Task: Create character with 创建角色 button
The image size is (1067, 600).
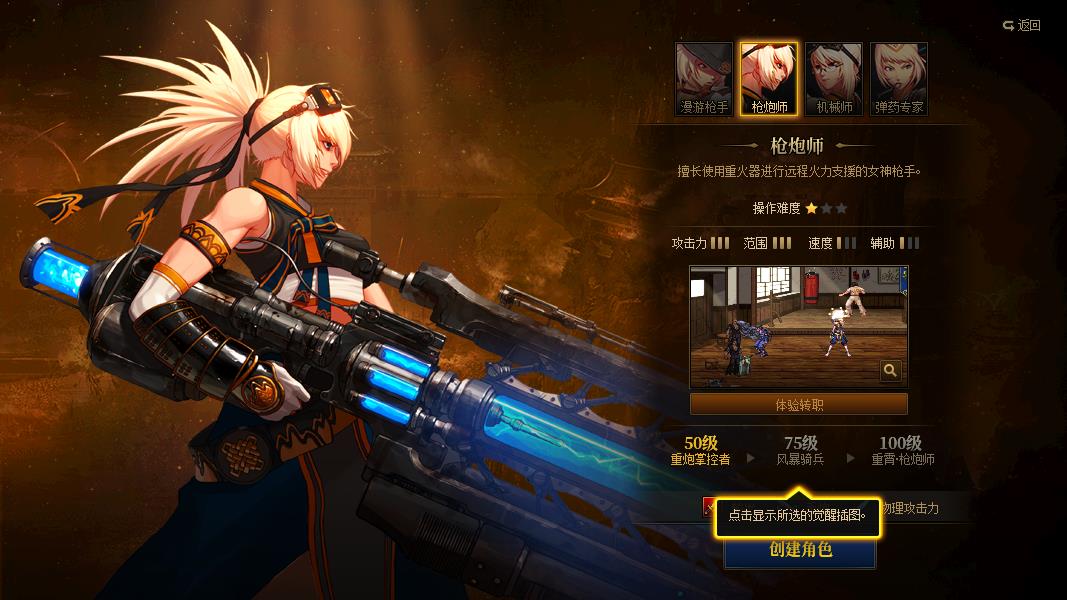Action: click(800, 551)
